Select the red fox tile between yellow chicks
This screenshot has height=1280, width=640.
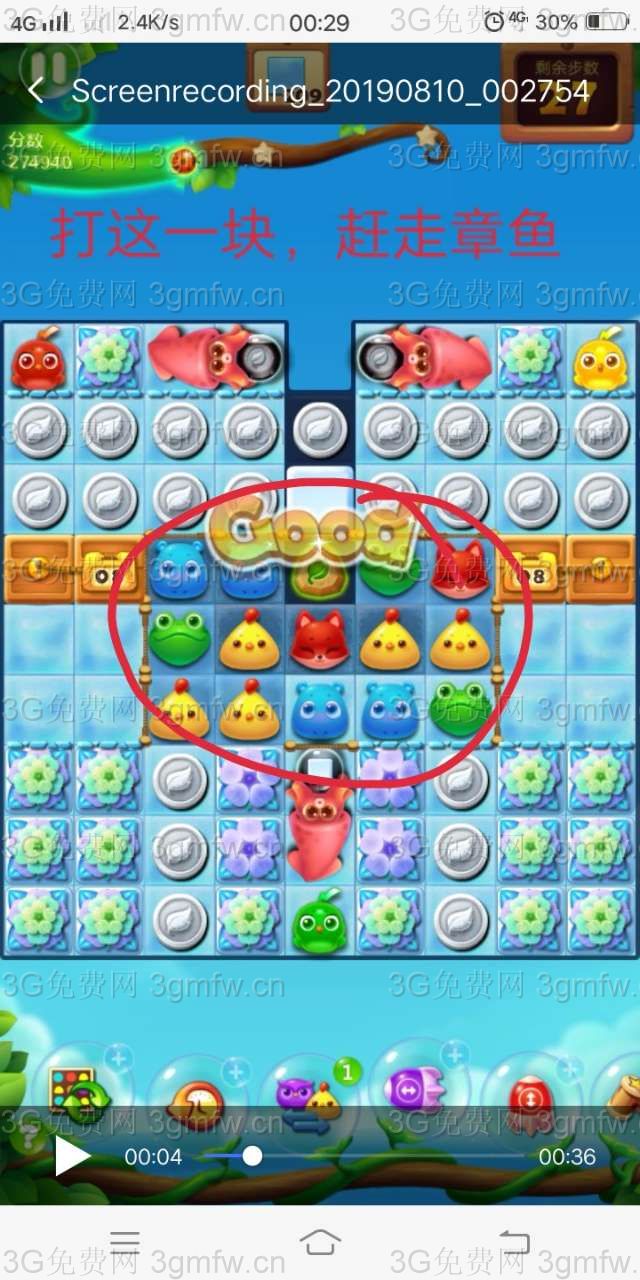tap(319, 639)
